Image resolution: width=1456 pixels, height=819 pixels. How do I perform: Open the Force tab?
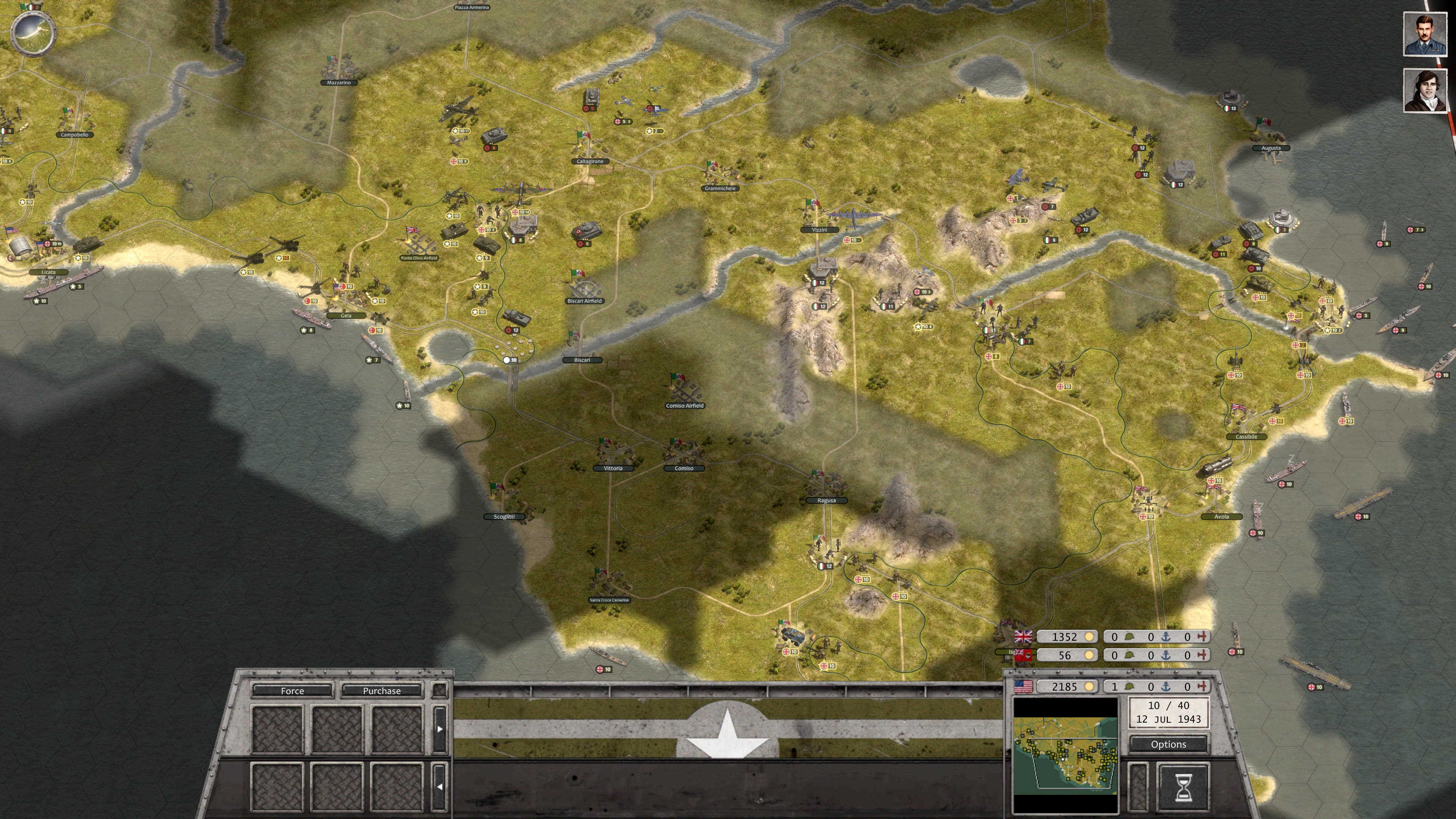click(x=292, y=690)
